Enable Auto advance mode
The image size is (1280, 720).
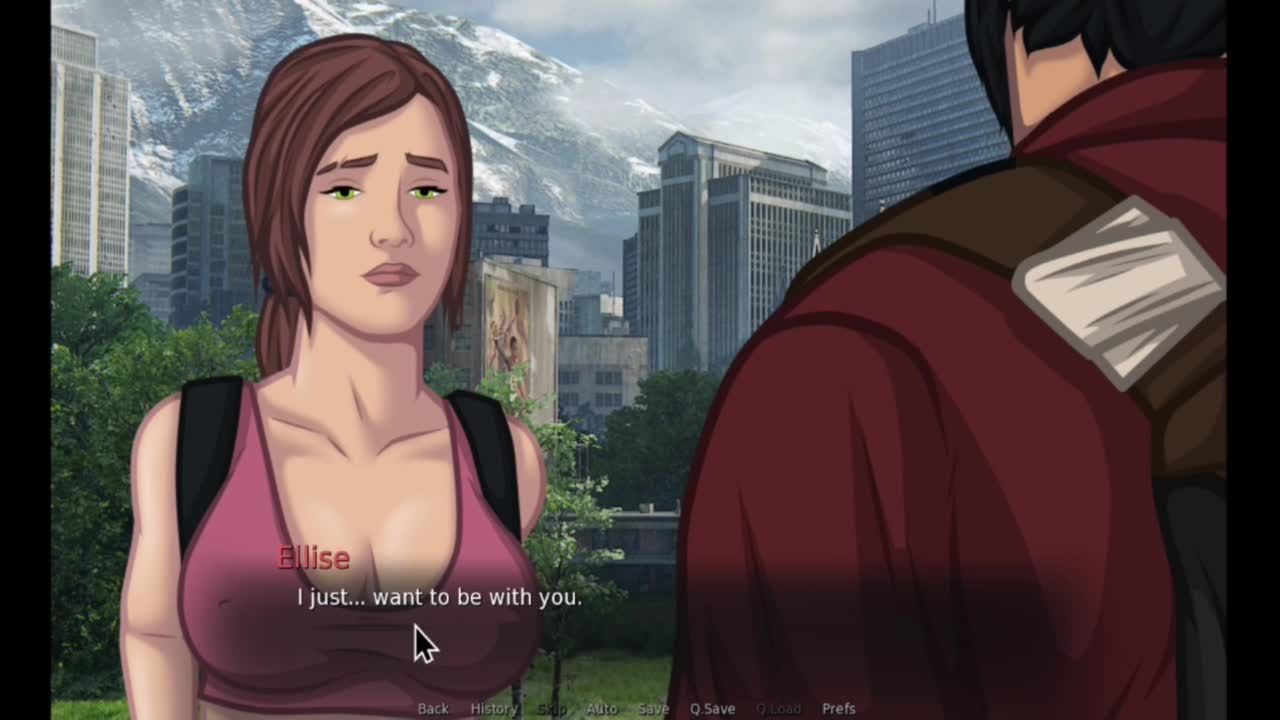(601, 708)
